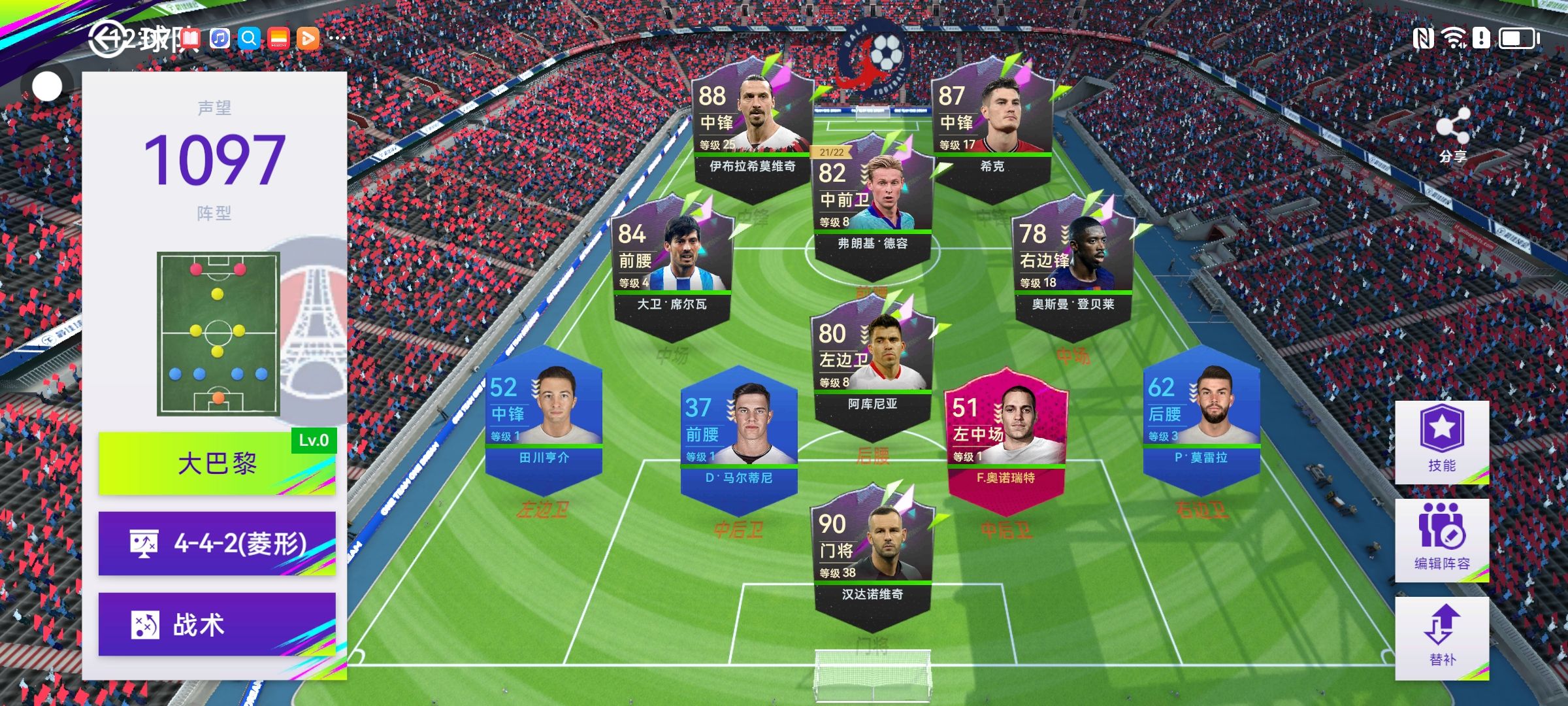Pick the pink F.奥诺瑞特 card
1568x706 pixels.
click(x=1006, y=439)
